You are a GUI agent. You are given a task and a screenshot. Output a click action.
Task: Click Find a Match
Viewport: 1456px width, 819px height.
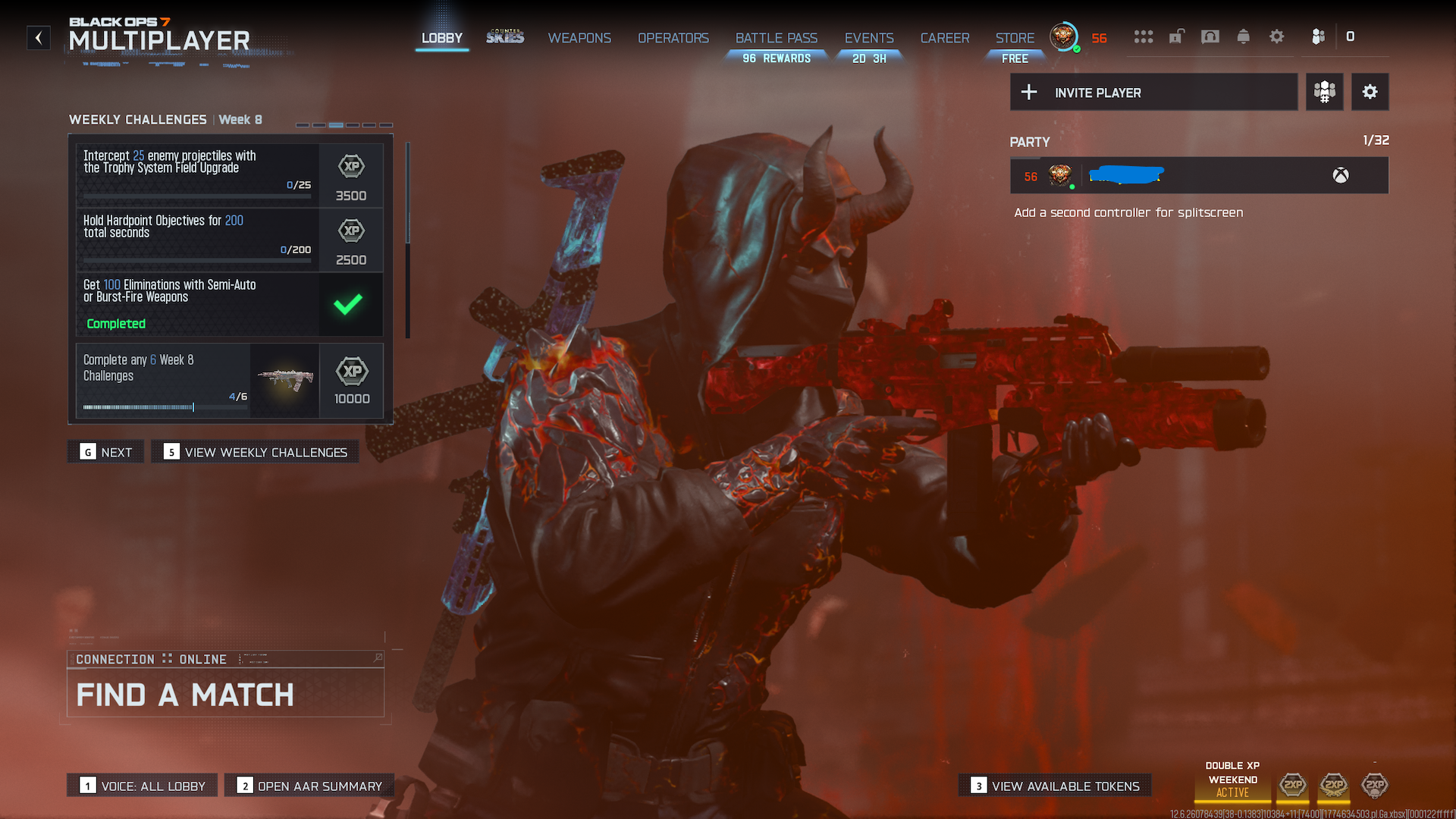(225, 694)
